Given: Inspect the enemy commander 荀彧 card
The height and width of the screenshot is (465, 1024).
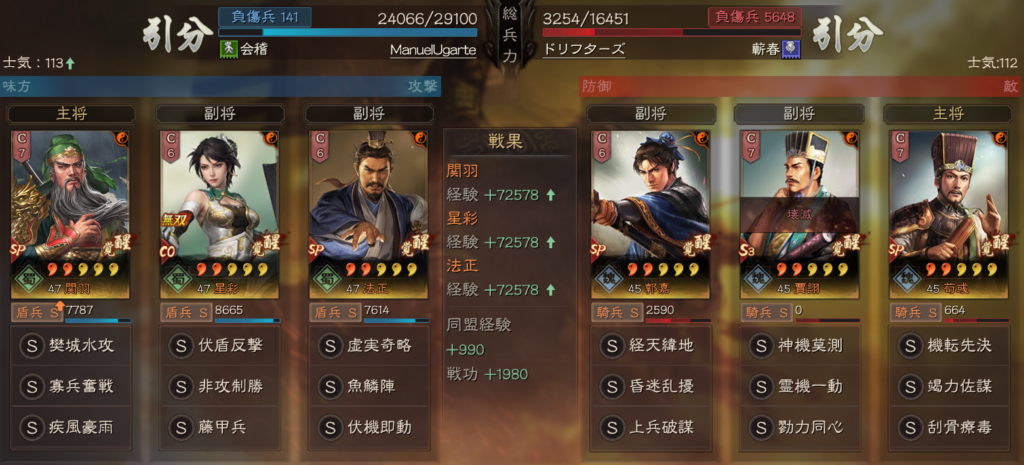Looking at the screenshot, I should click(947, 212).
